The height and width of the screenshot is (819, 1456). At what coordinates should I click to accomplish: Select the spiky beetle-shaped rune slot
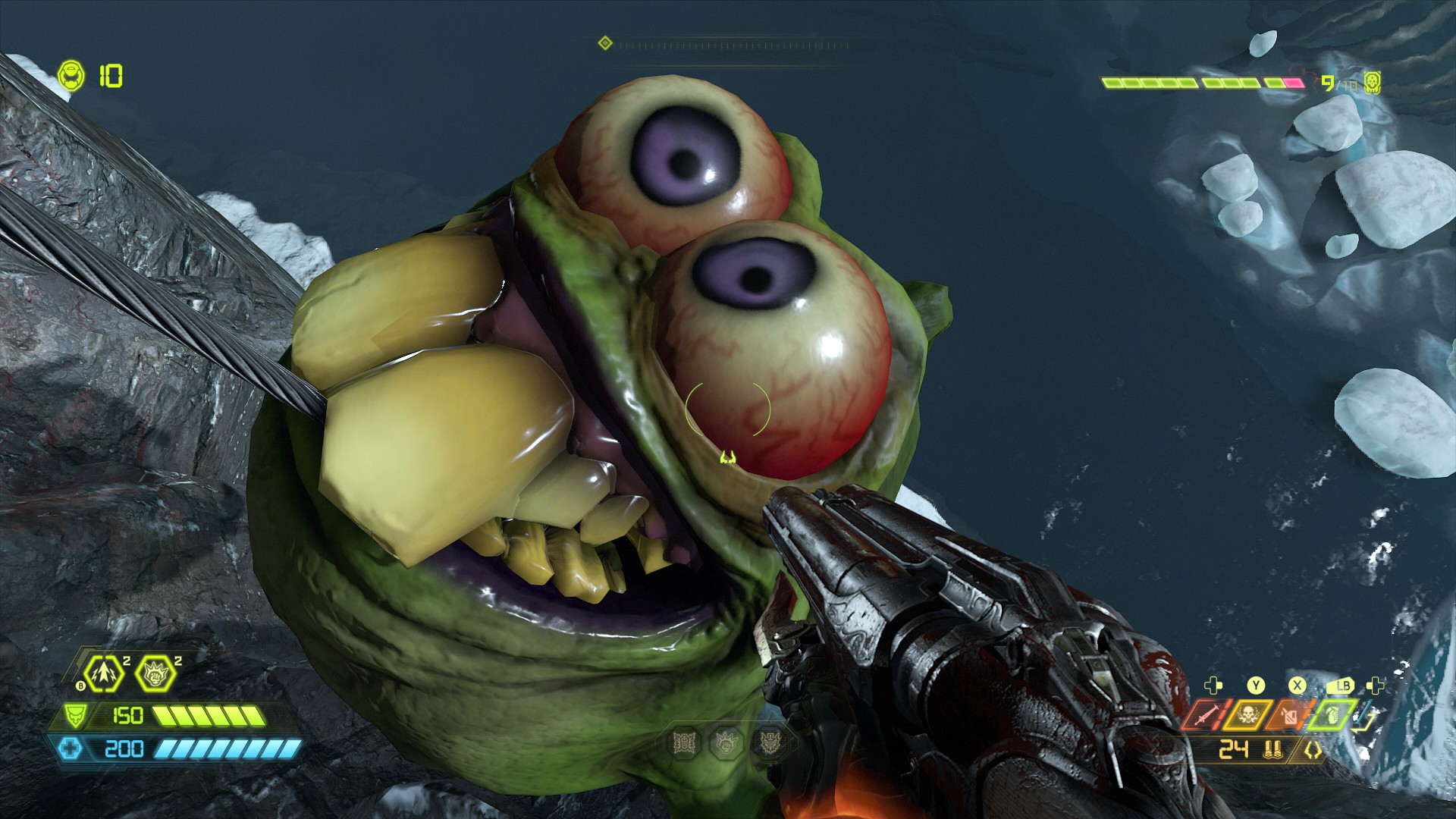point(685,743)
